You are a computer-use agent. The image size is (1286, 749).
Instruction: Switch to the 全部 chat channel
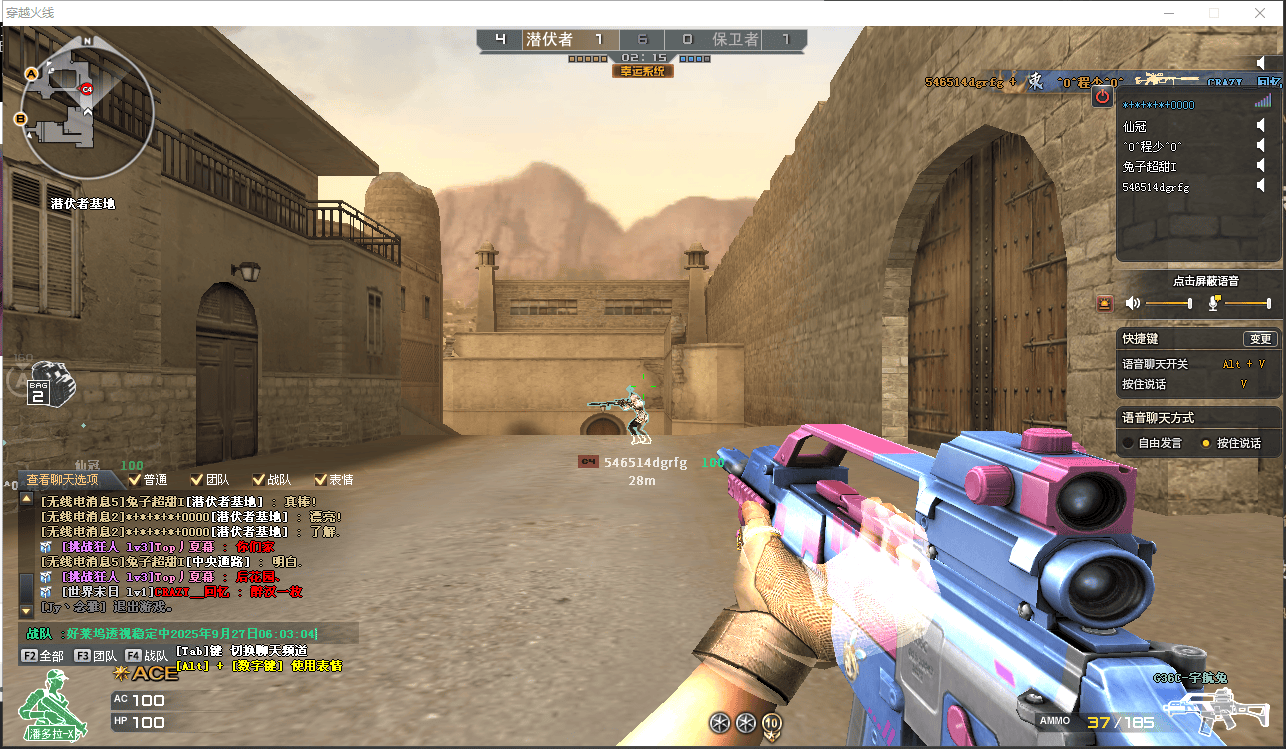[43, 656]
